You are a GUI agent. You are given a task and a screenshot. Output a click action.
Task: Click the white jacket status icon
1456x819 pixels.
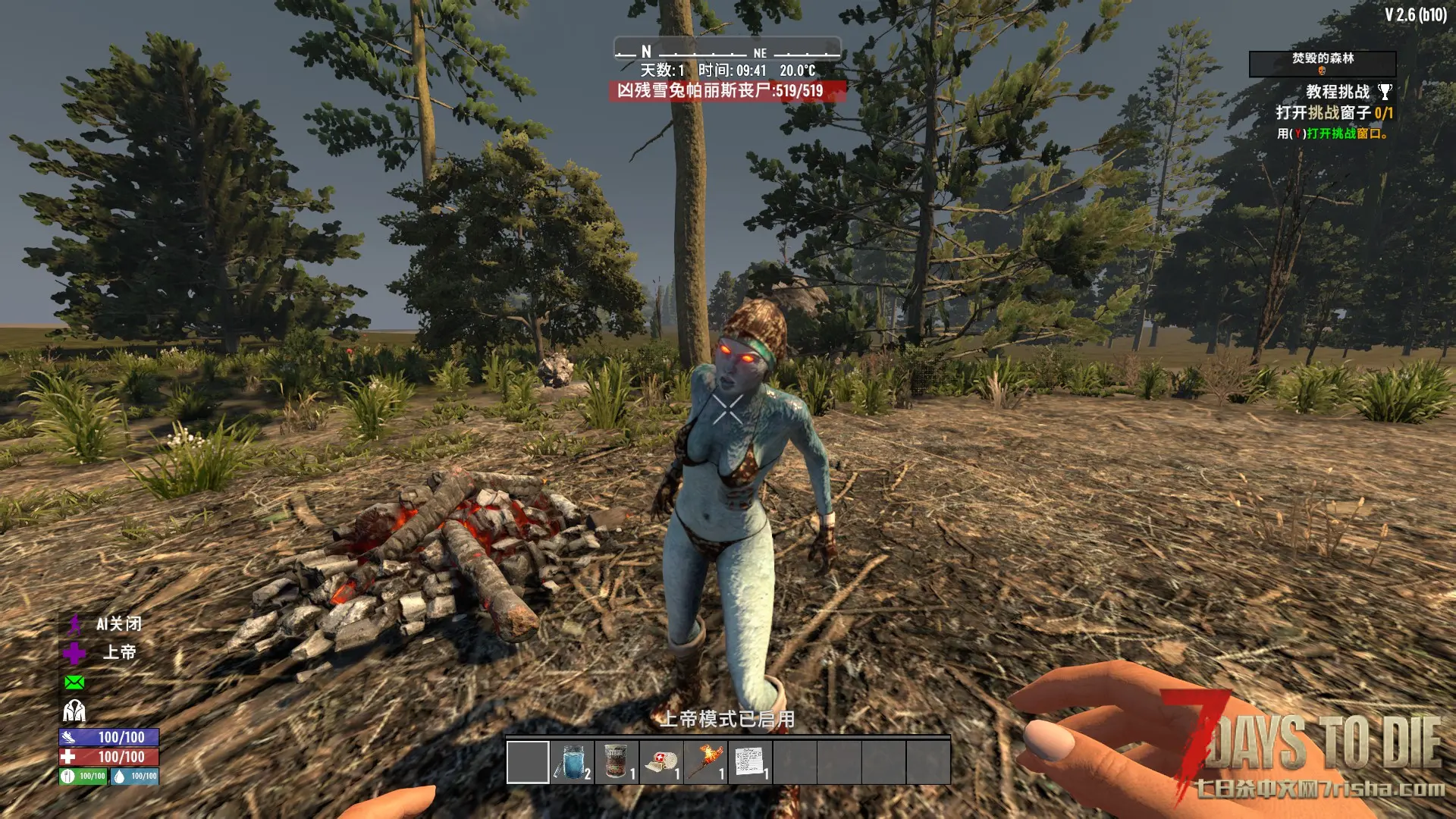pyautogui.click(x=74, y=711)
